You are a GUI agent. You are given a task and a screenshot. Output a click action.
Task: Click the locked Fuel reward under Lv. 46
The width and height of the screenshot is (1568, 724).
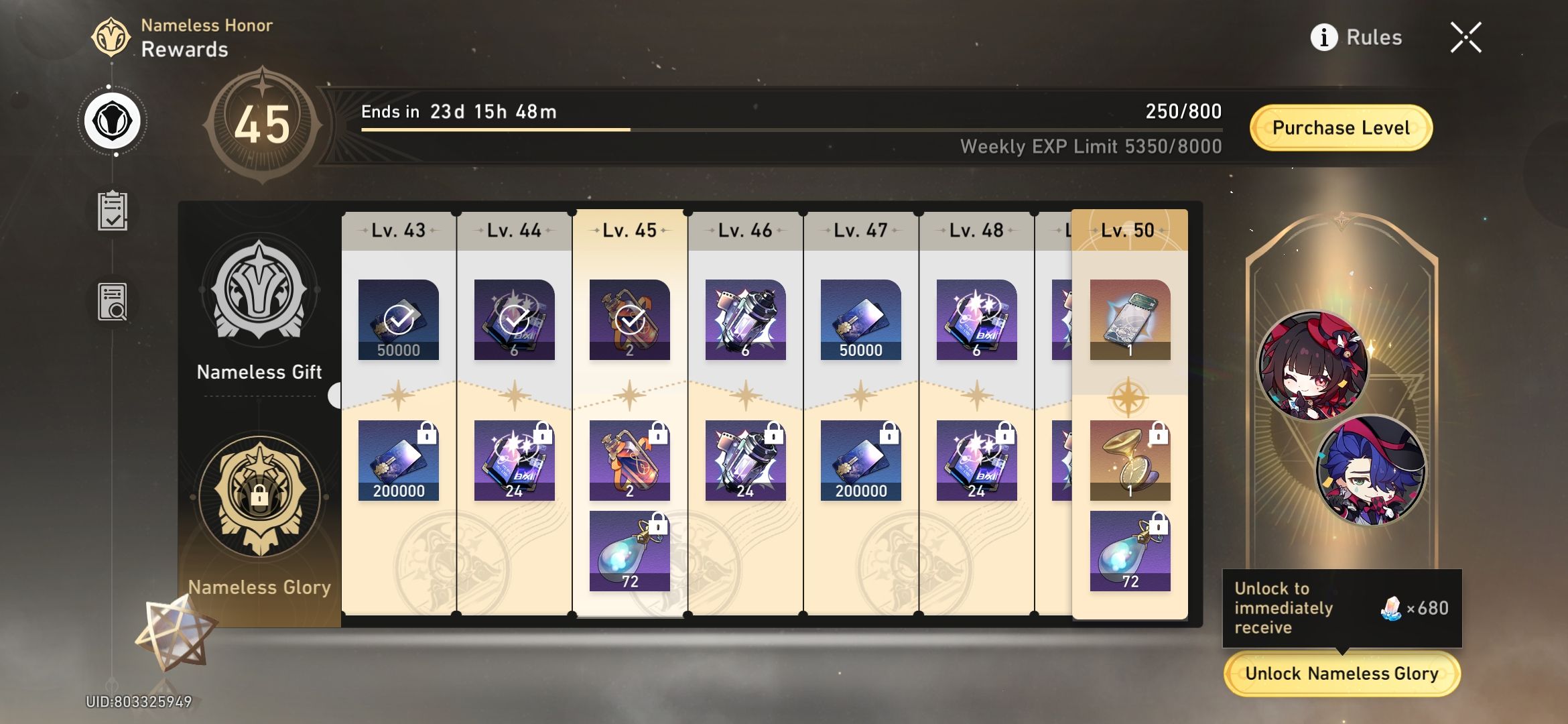[x=744, y=459]
